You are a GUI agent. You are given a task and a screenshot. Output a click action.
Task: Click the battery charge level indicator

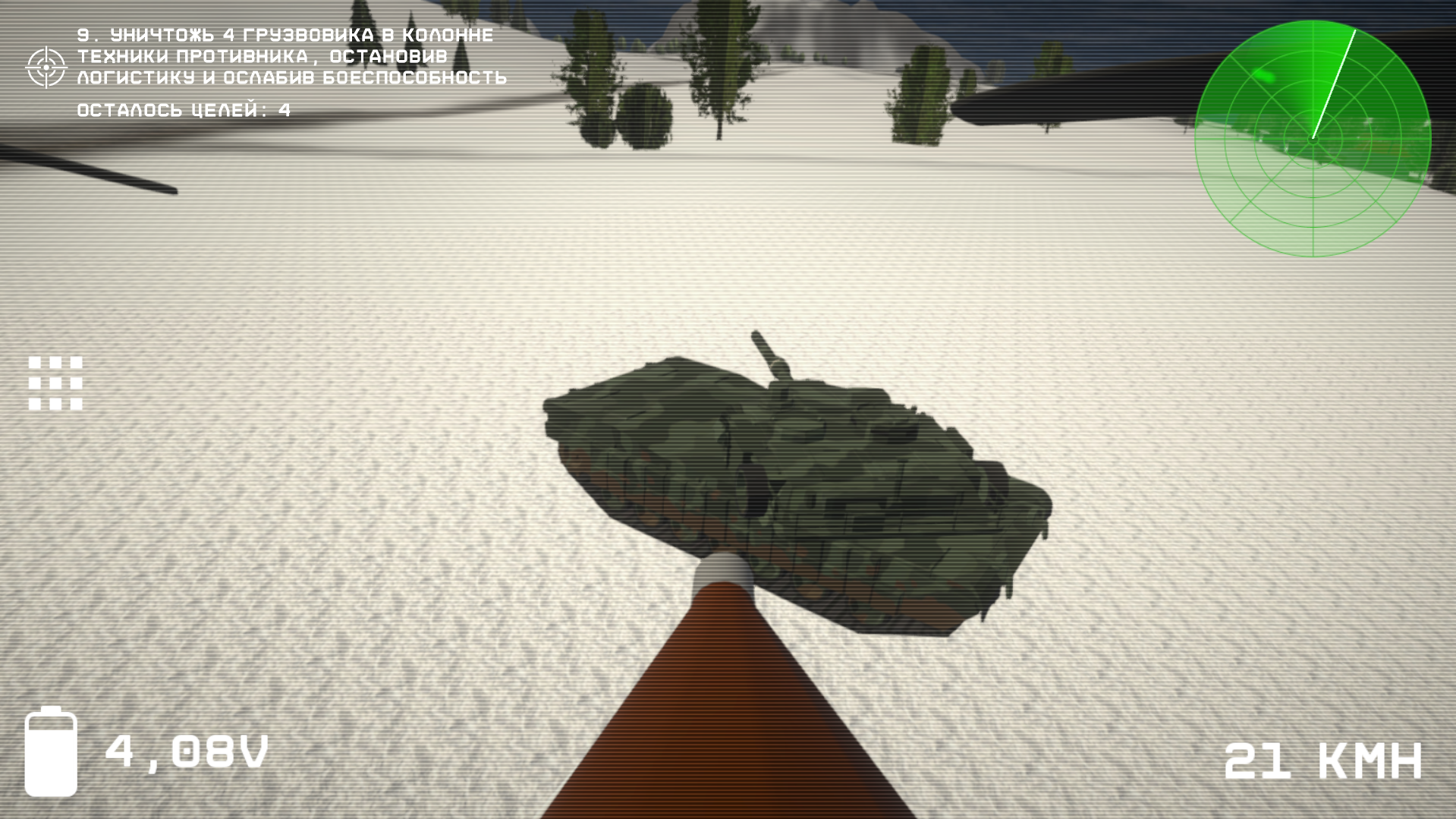[x=52, y=763]
